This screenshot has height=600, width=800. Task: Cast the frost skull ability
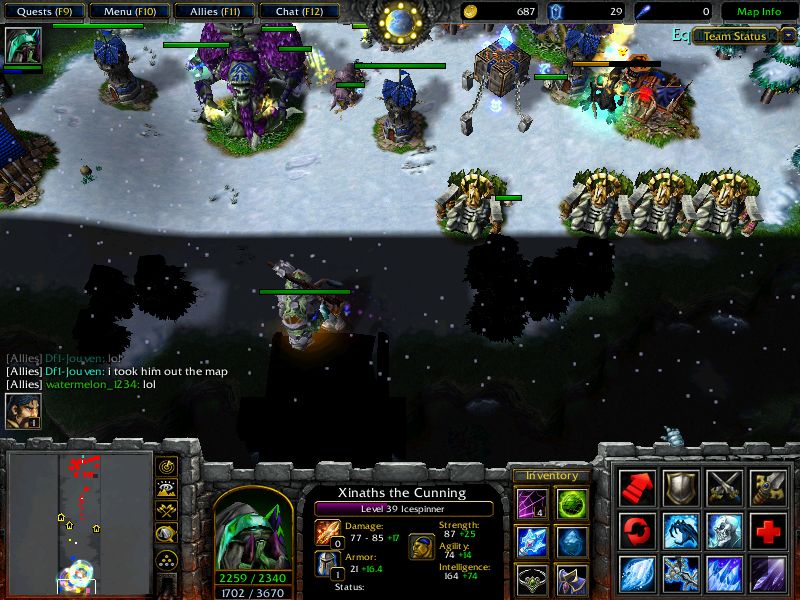coord(724,530)
